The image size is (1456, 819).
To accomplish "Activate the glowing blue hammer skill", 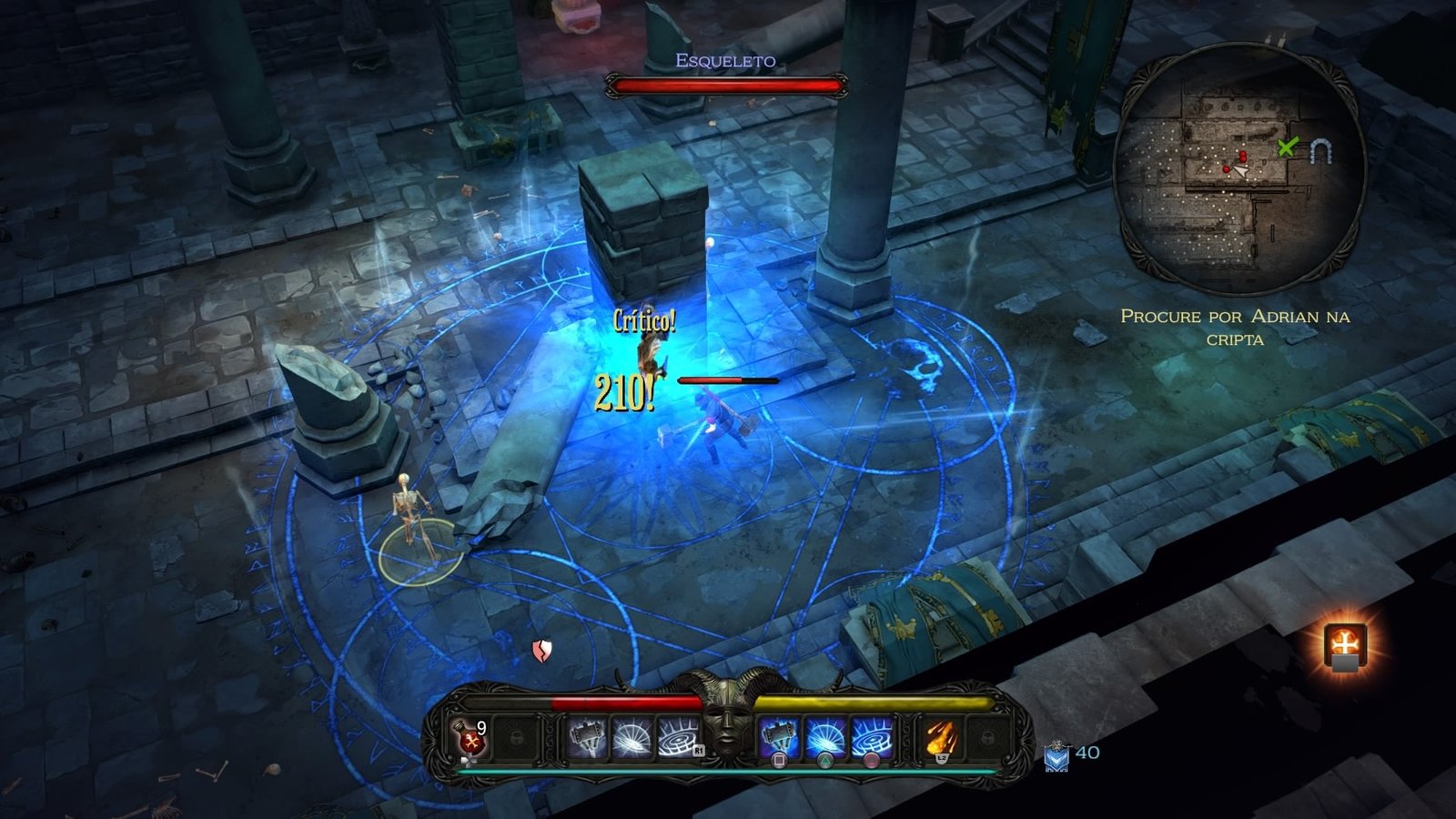I will (779, 737).
